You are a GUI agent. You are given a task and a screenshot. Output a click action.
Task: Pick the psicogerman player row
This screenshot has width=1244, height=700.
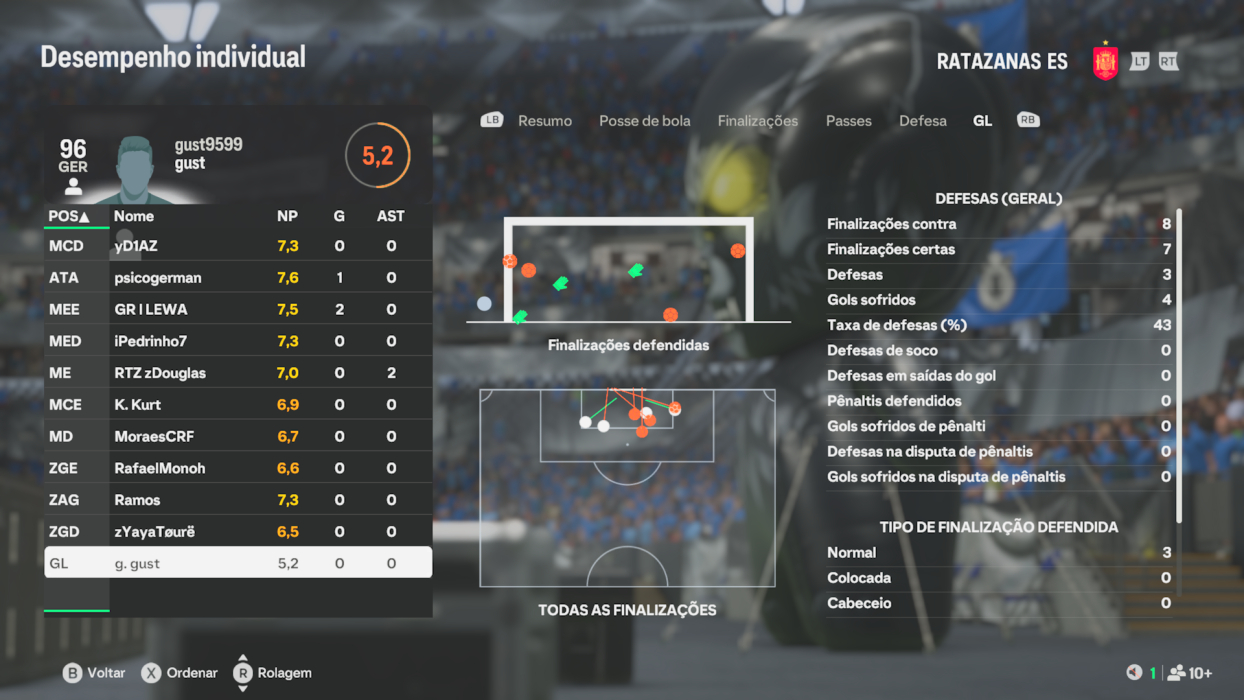pyautogui.click(x=238, y=278)
